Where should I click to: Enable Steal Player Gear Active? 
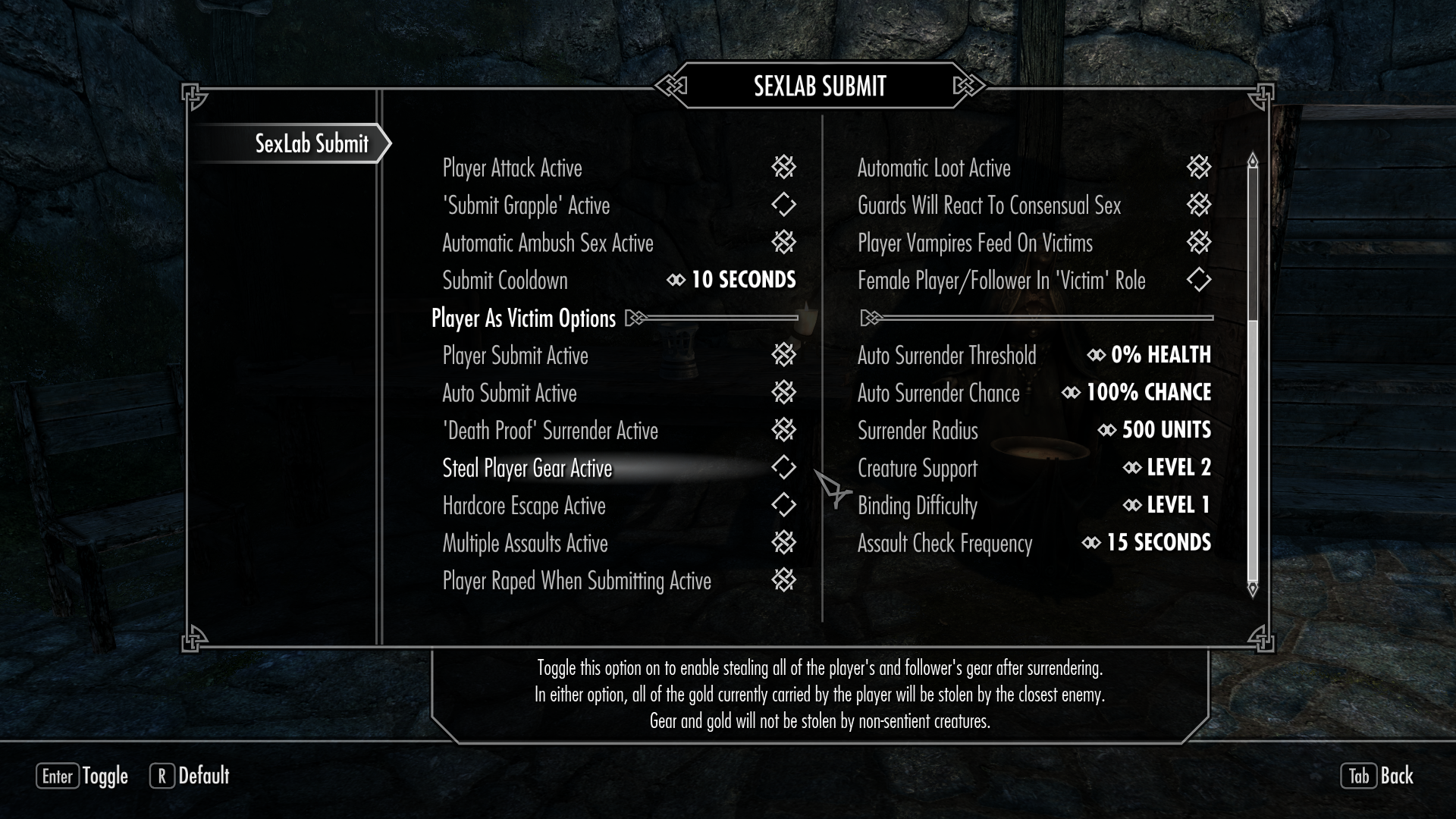pos(783,468)
